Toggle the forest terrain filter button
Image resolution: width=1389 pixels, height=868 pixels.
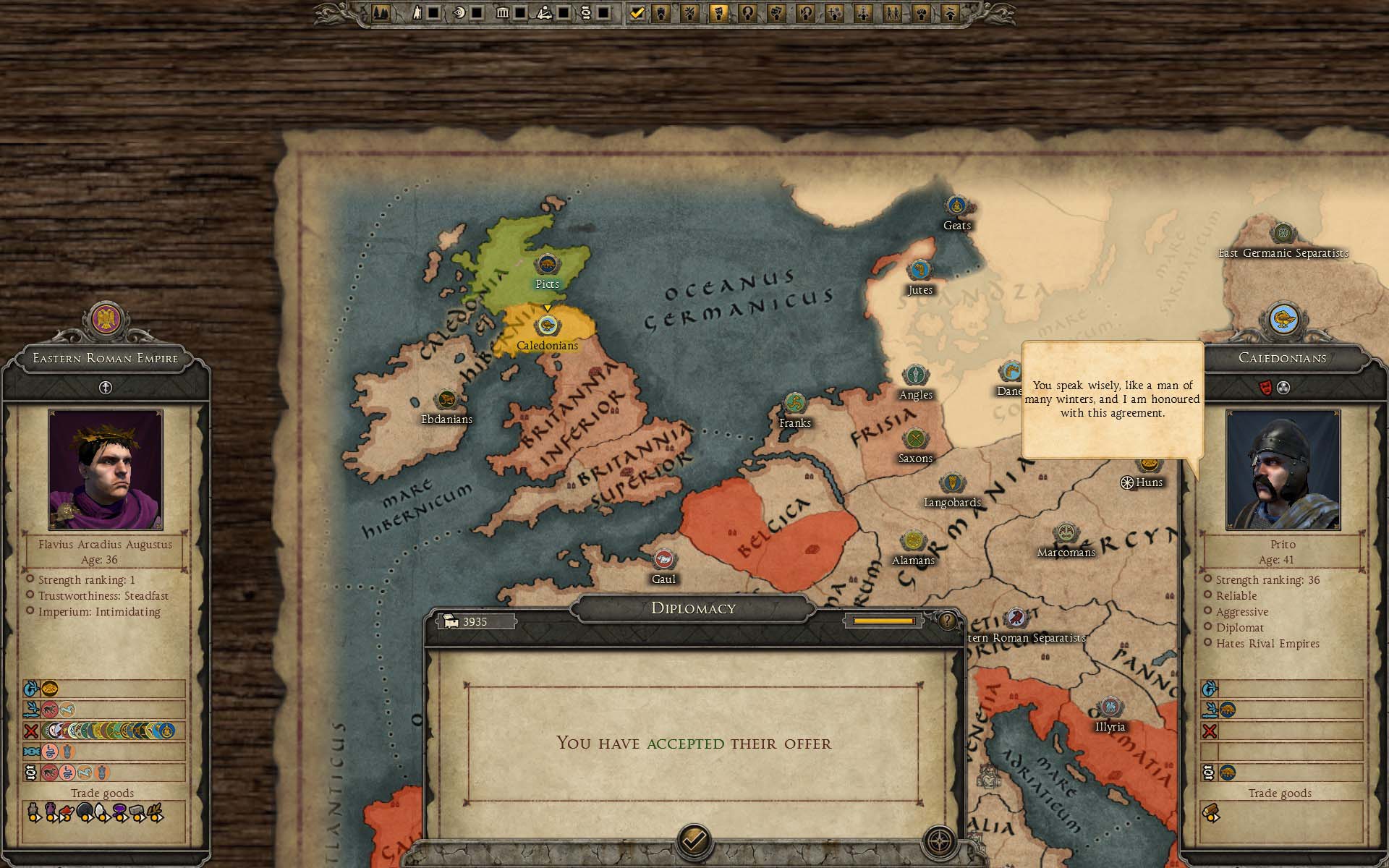381,13
